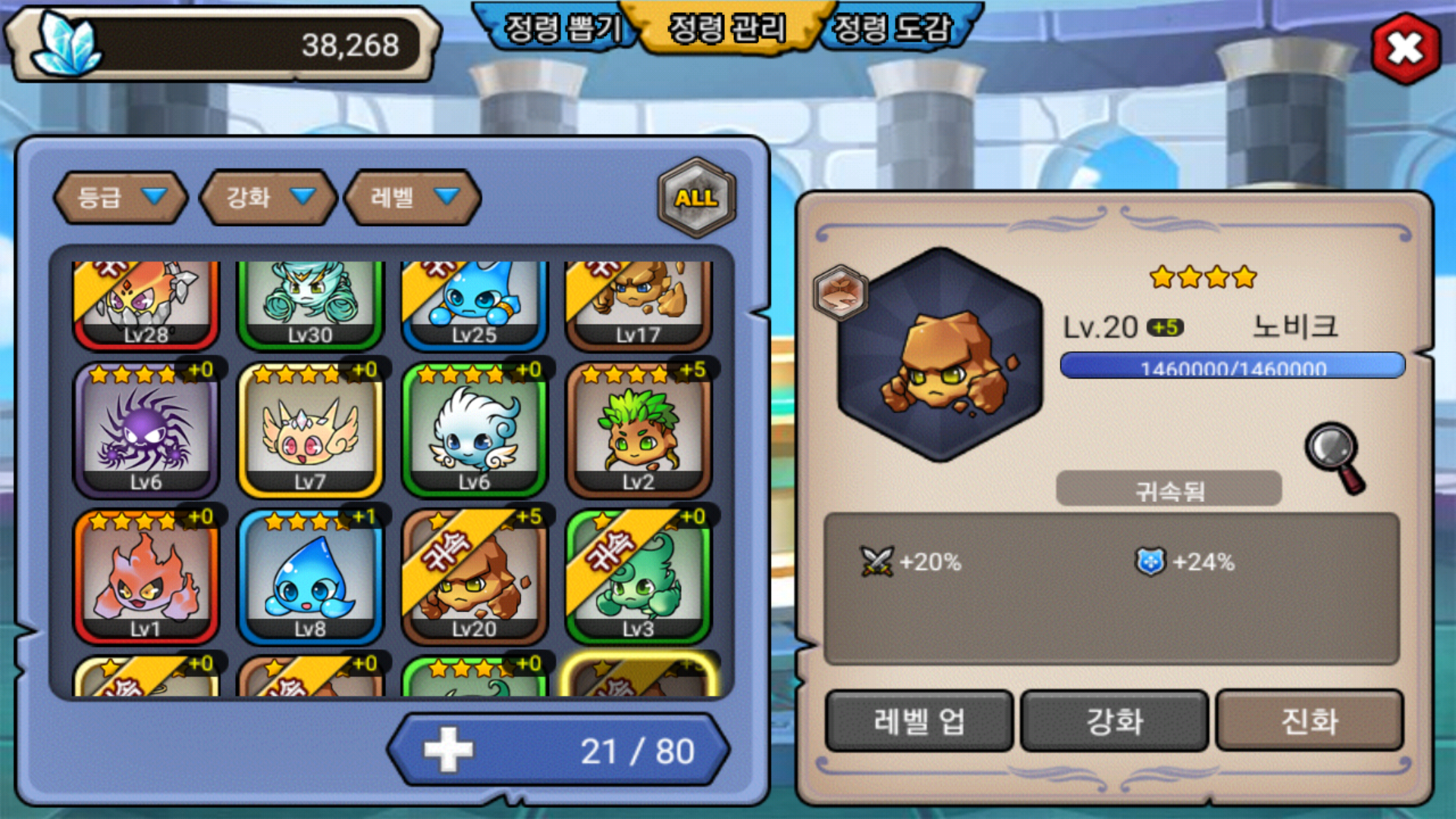
Task: Tap the 강화 enhance button
Action: (x=1114, y=720)
